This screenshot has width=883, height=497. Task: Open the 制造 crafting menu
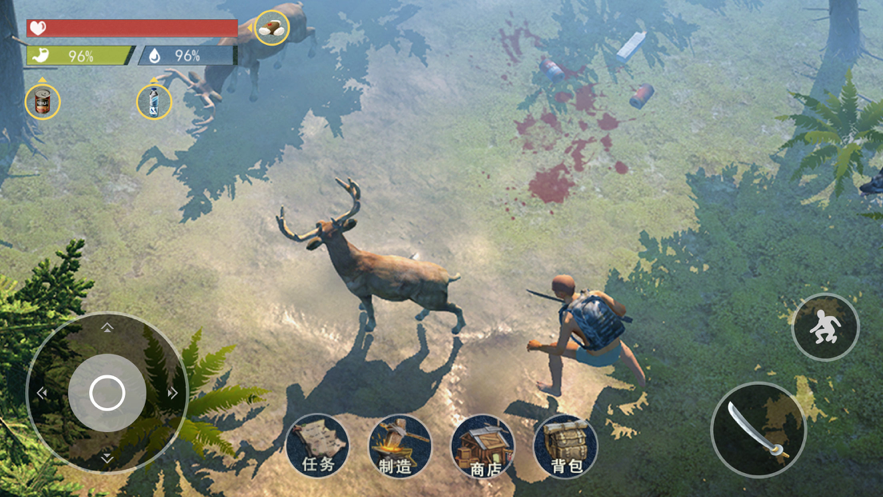400,446
